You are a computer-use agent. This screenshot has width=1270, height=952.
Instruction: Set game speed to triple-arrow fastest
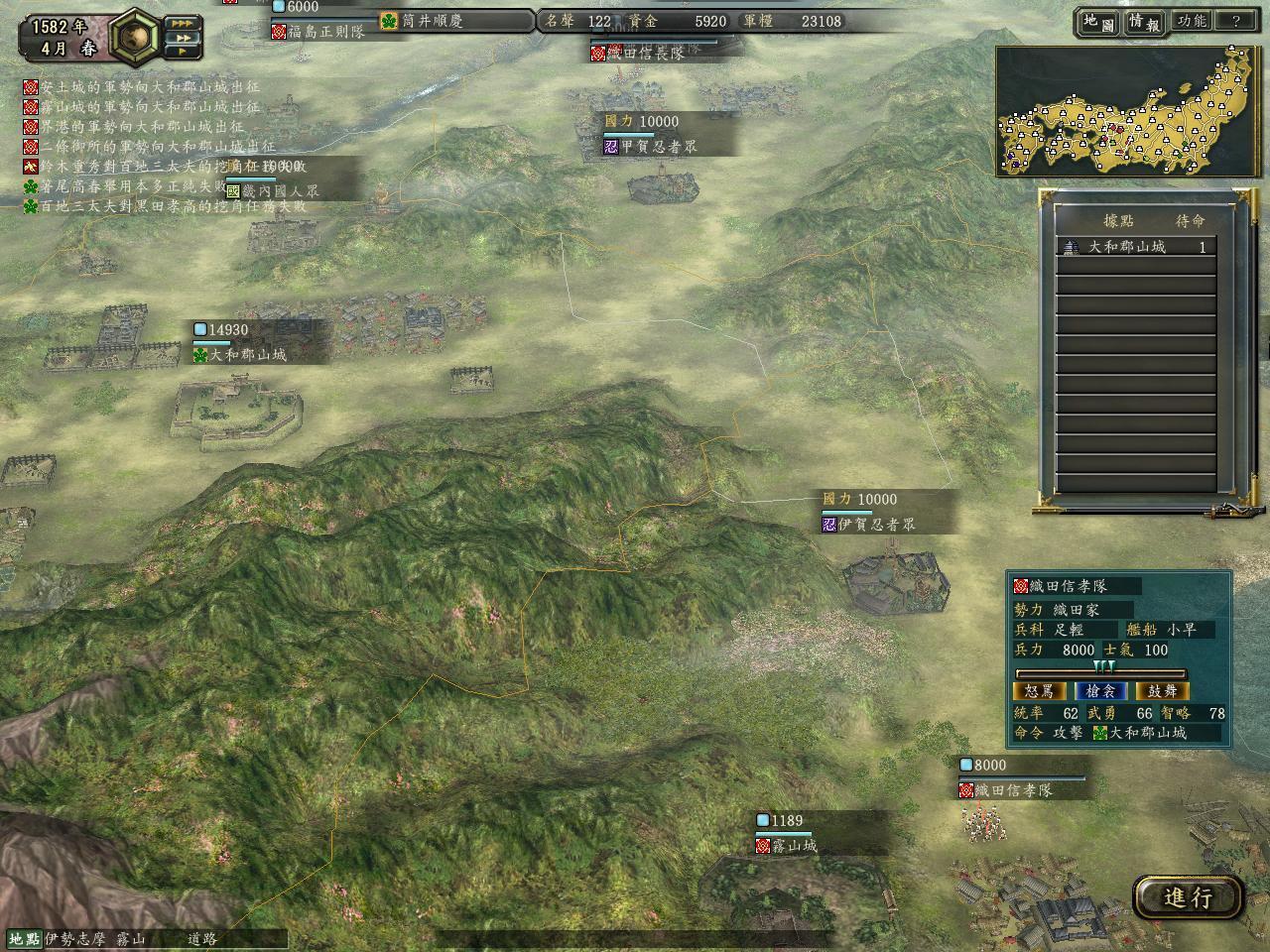tap(182, 23)
